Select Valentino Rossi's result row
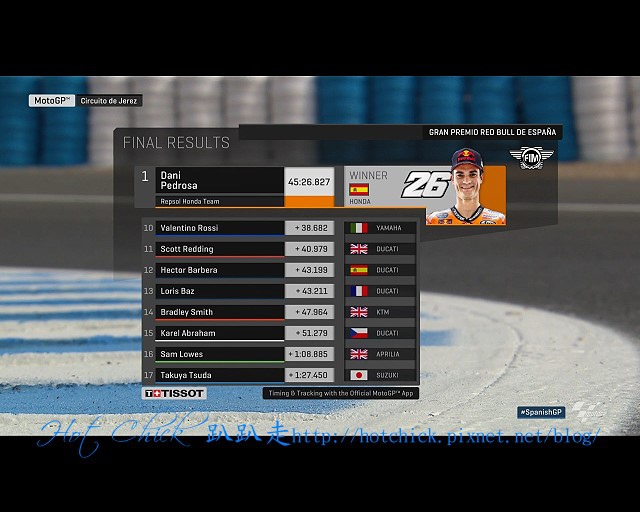 tap(220, 228)
